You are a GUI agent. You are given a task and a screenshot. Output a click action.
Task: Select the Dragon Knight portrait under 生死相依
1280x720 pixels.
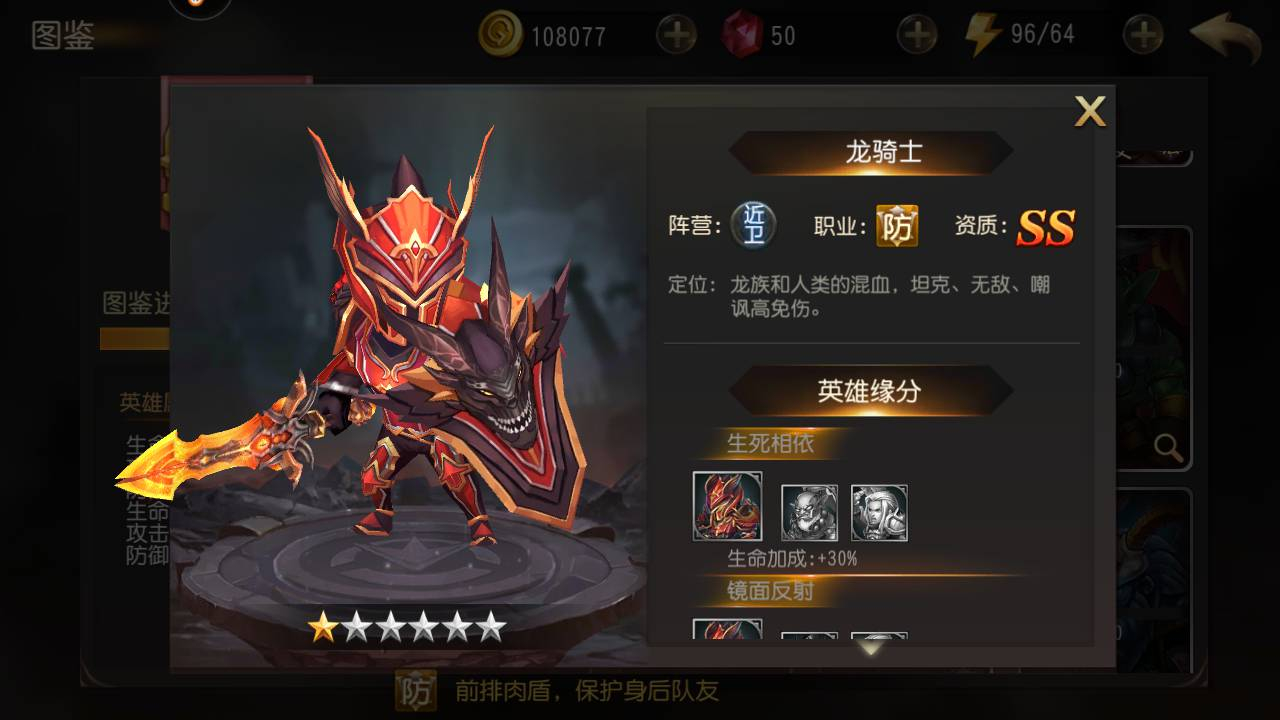click(x=727, y=506)
